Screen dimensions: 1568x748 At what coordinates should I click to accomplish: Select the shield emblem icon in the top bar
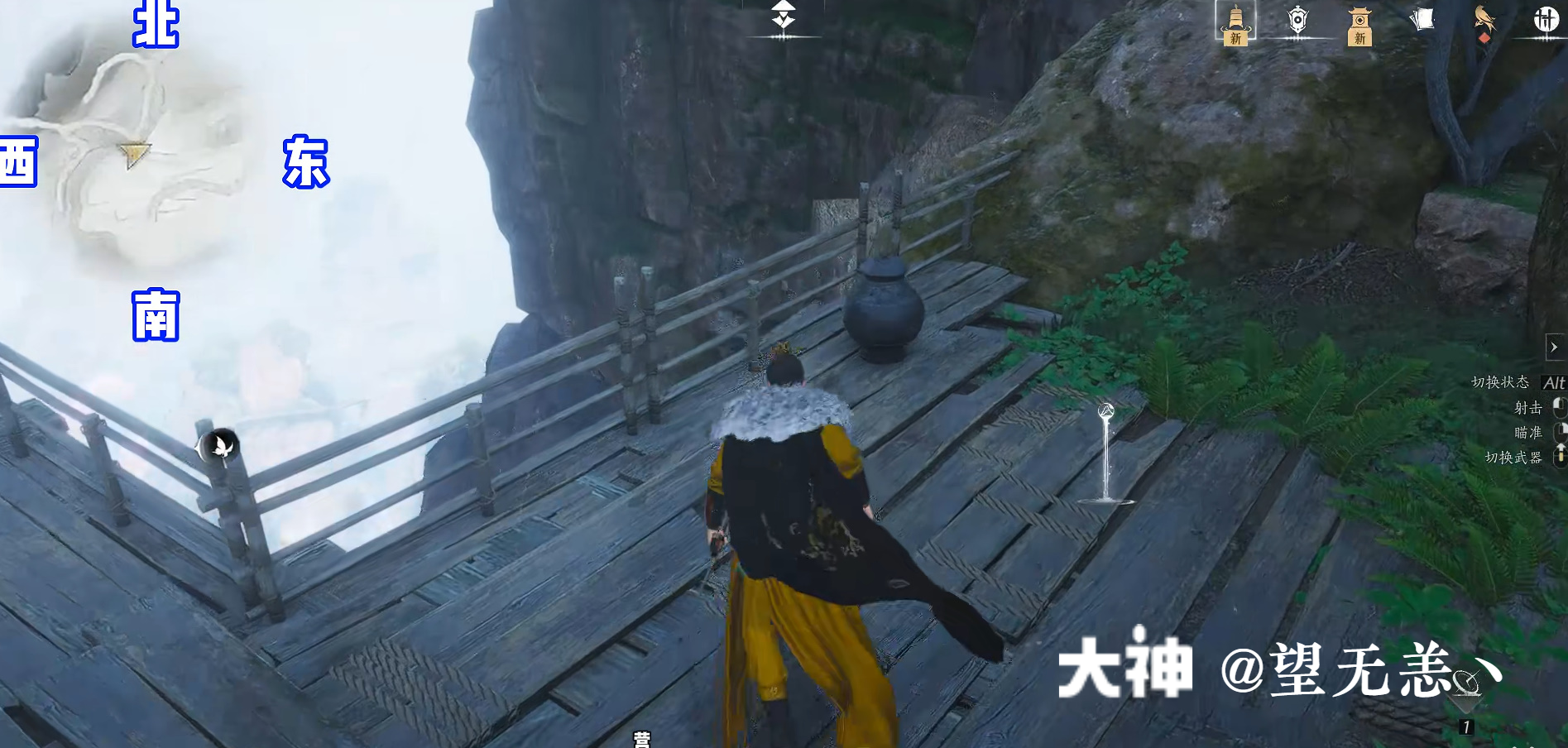coord(1299,19)
